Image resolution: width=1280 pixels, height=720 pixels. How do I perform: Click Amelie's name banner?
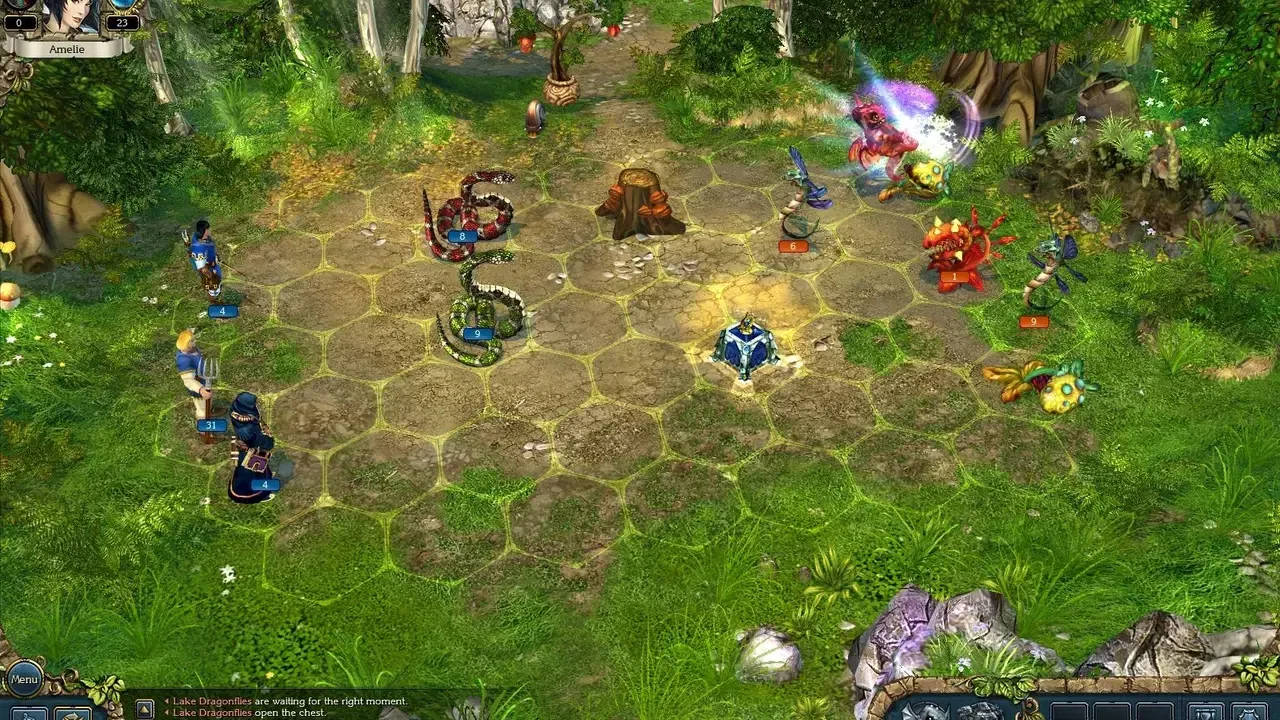click(x=66, y=48)
